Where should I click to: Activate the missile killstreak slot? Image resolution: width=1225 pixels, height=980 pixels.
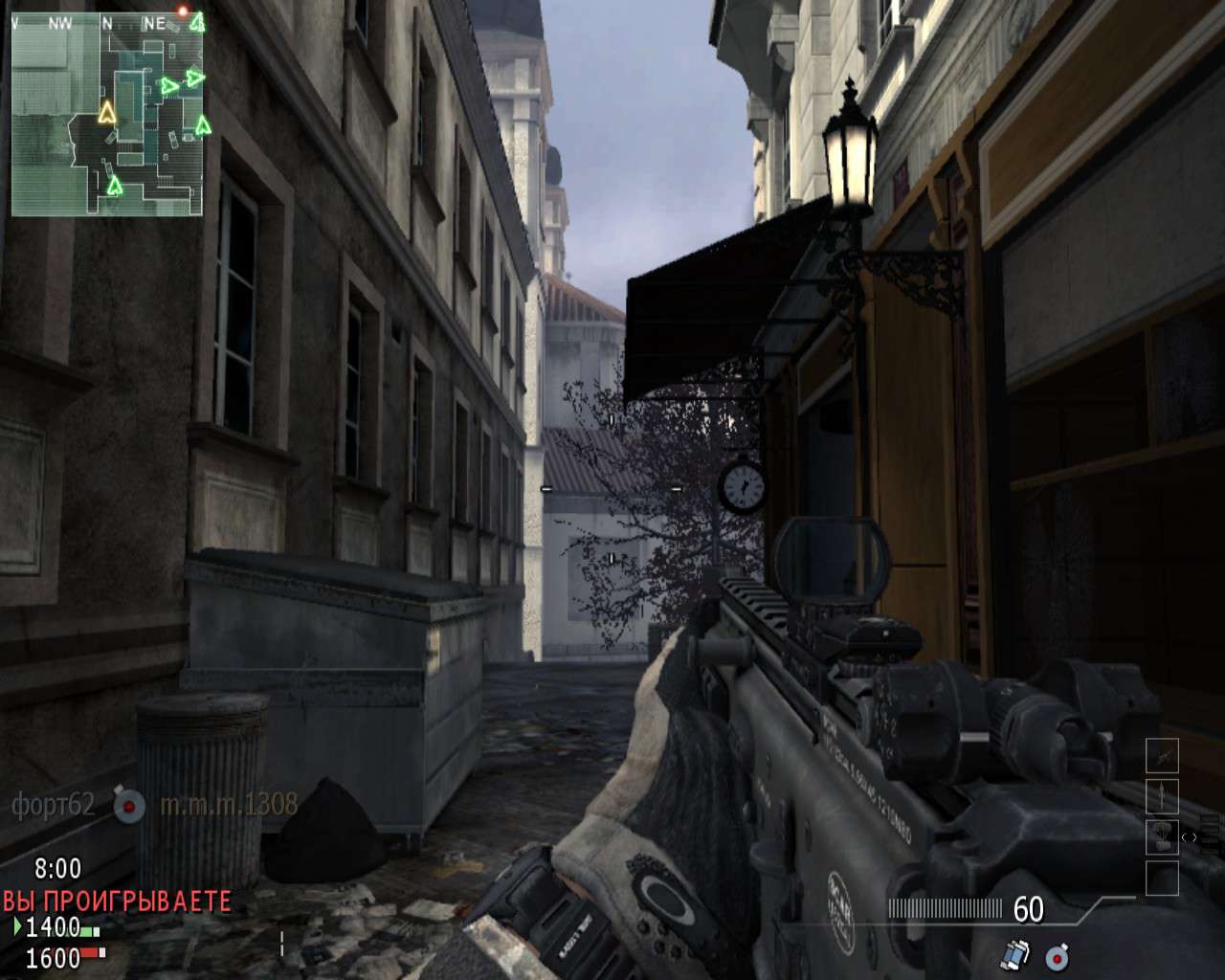pyautogui.click(x=1162, y=796)
